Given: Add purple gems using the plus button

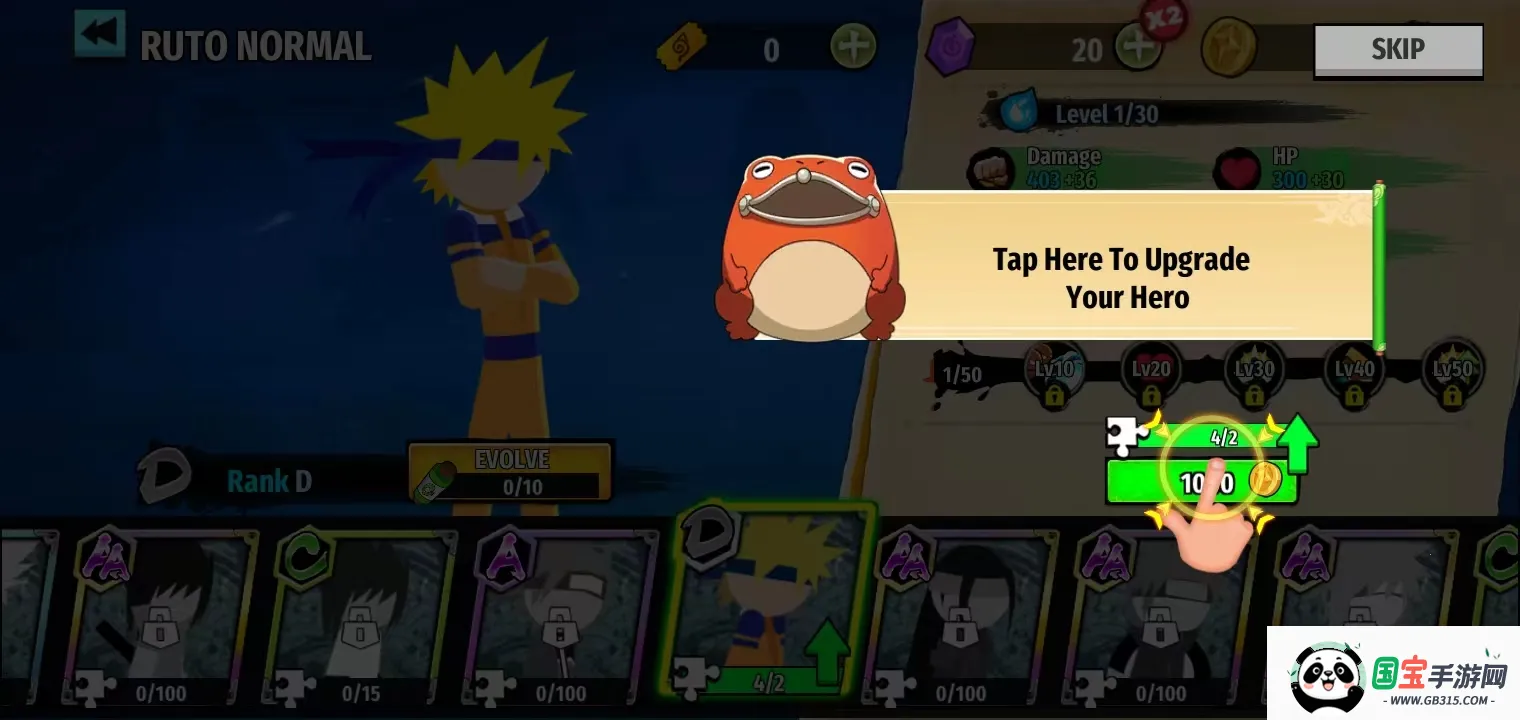Looking at the screenshot, I should pos(1137,47).
